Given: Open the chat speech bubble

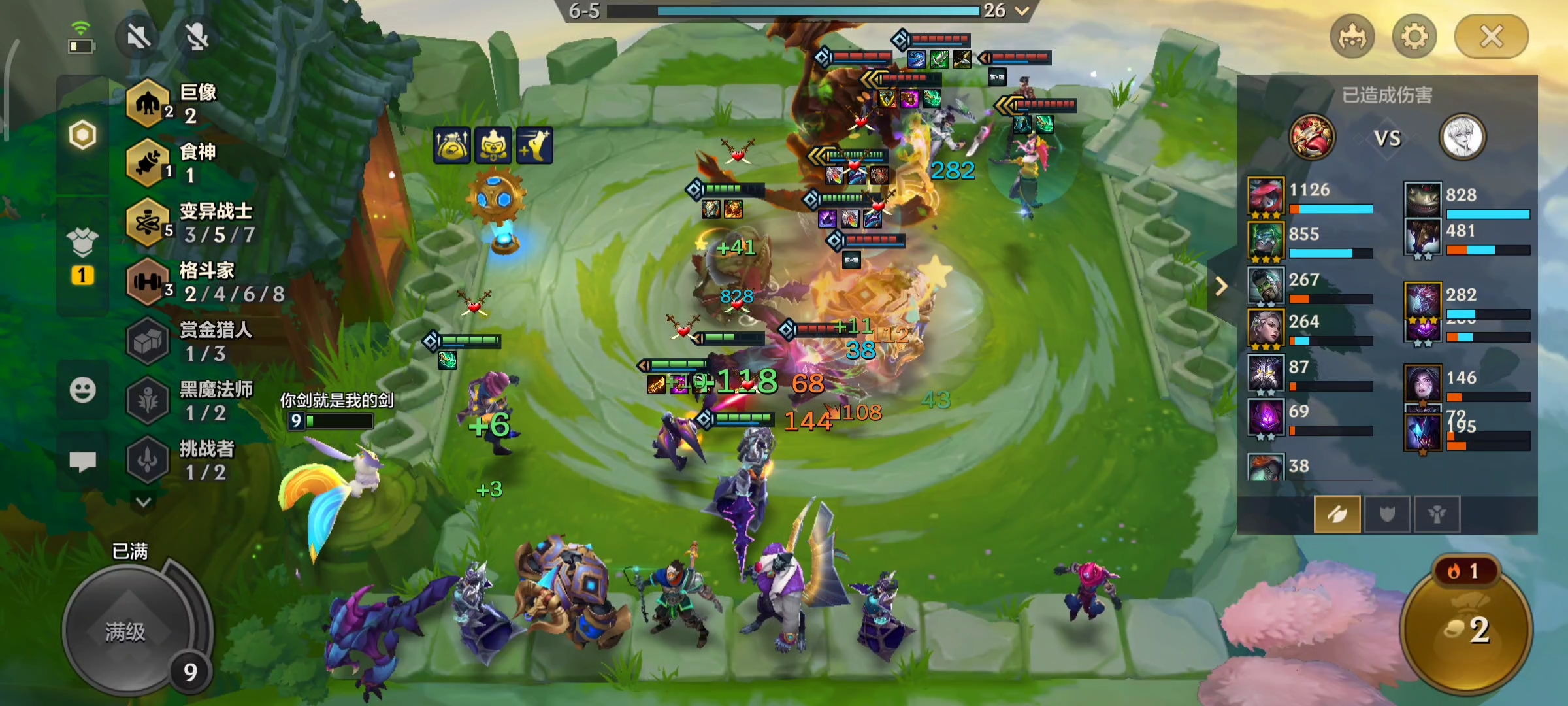Looking at the screenshot, I should point(82,462).
